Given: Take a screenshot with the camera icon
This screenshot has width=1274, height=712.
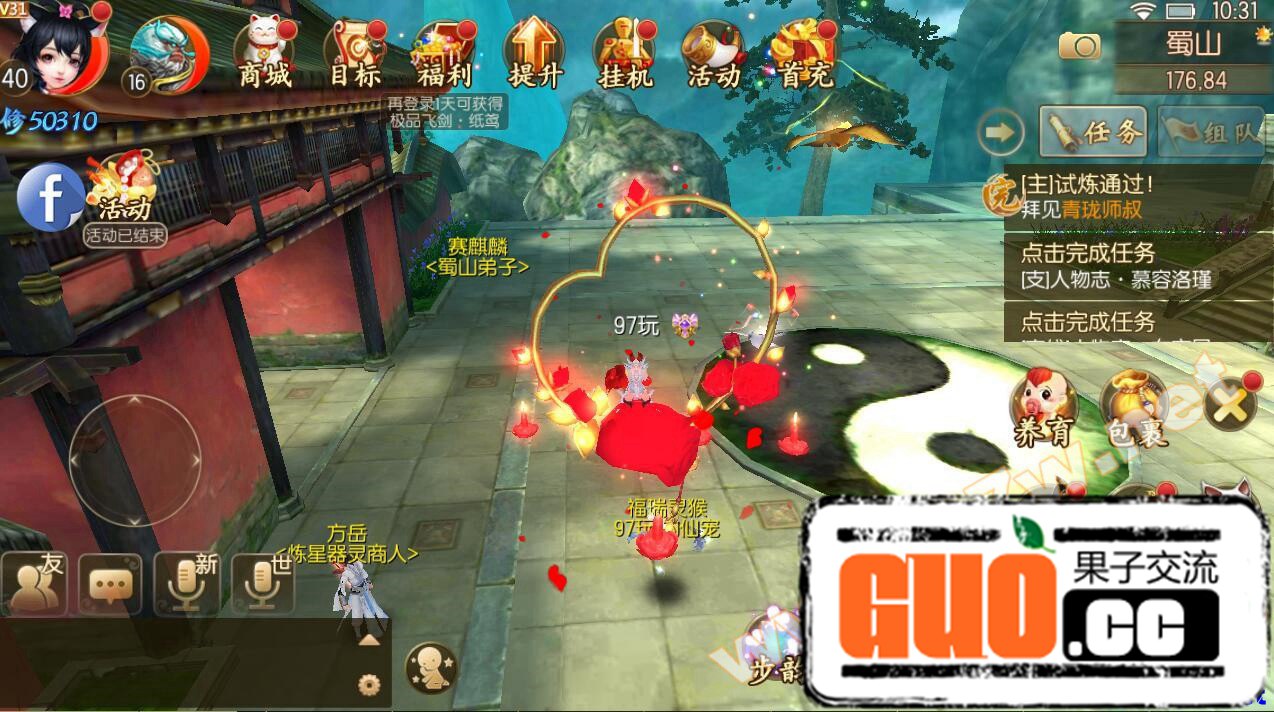Looking at the screenshot, I should 1080,45.
